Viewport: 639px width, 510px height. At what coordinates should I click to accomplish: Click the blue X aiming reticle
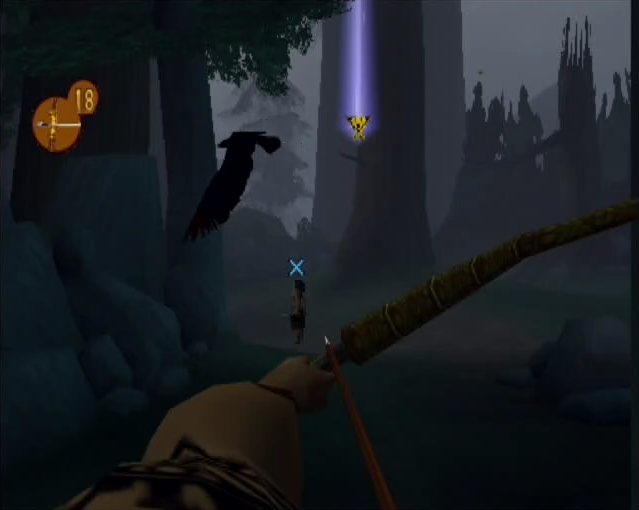(296, 267)
